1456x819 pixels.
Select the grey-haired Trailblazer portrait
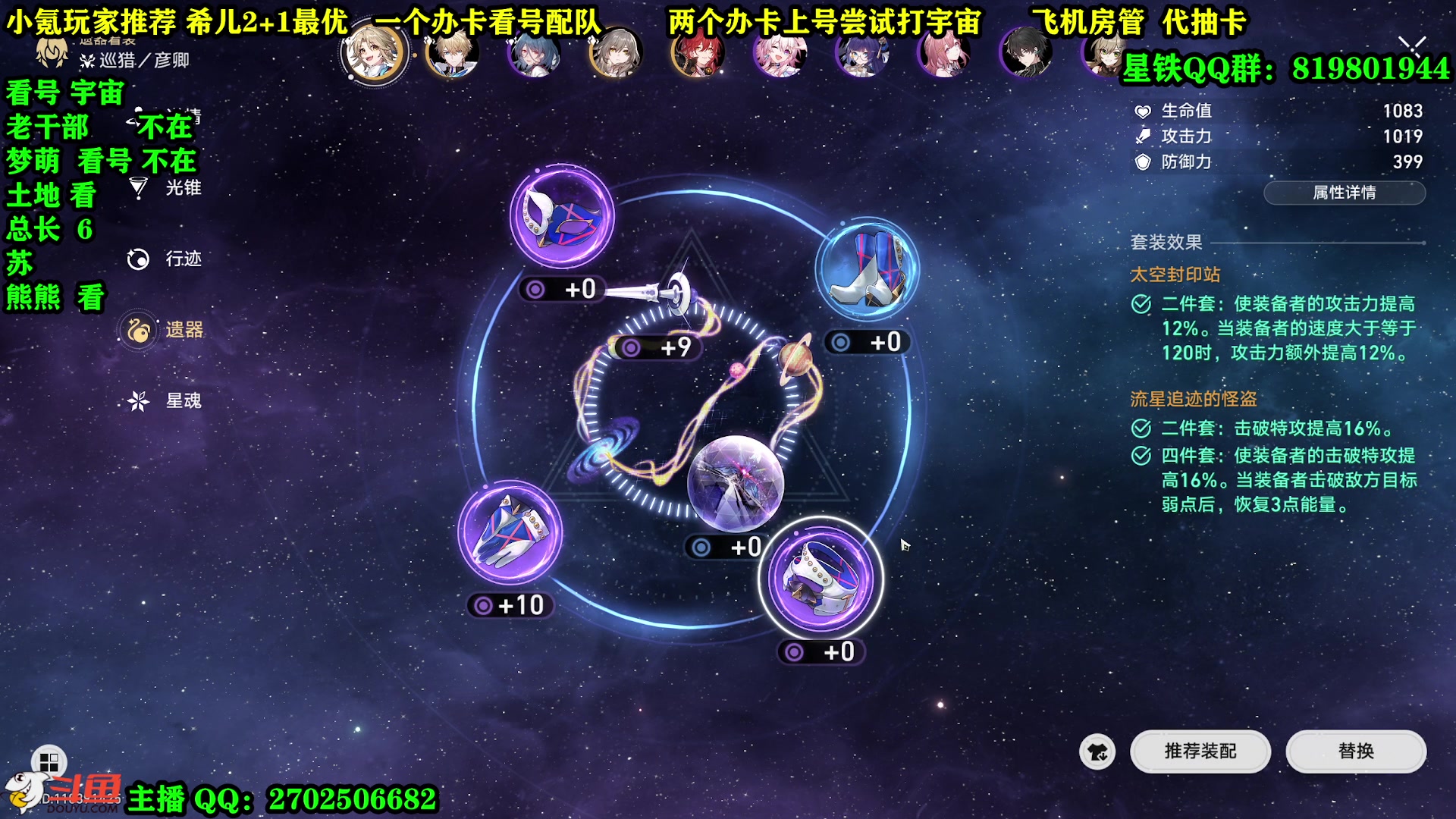point(615,55)
